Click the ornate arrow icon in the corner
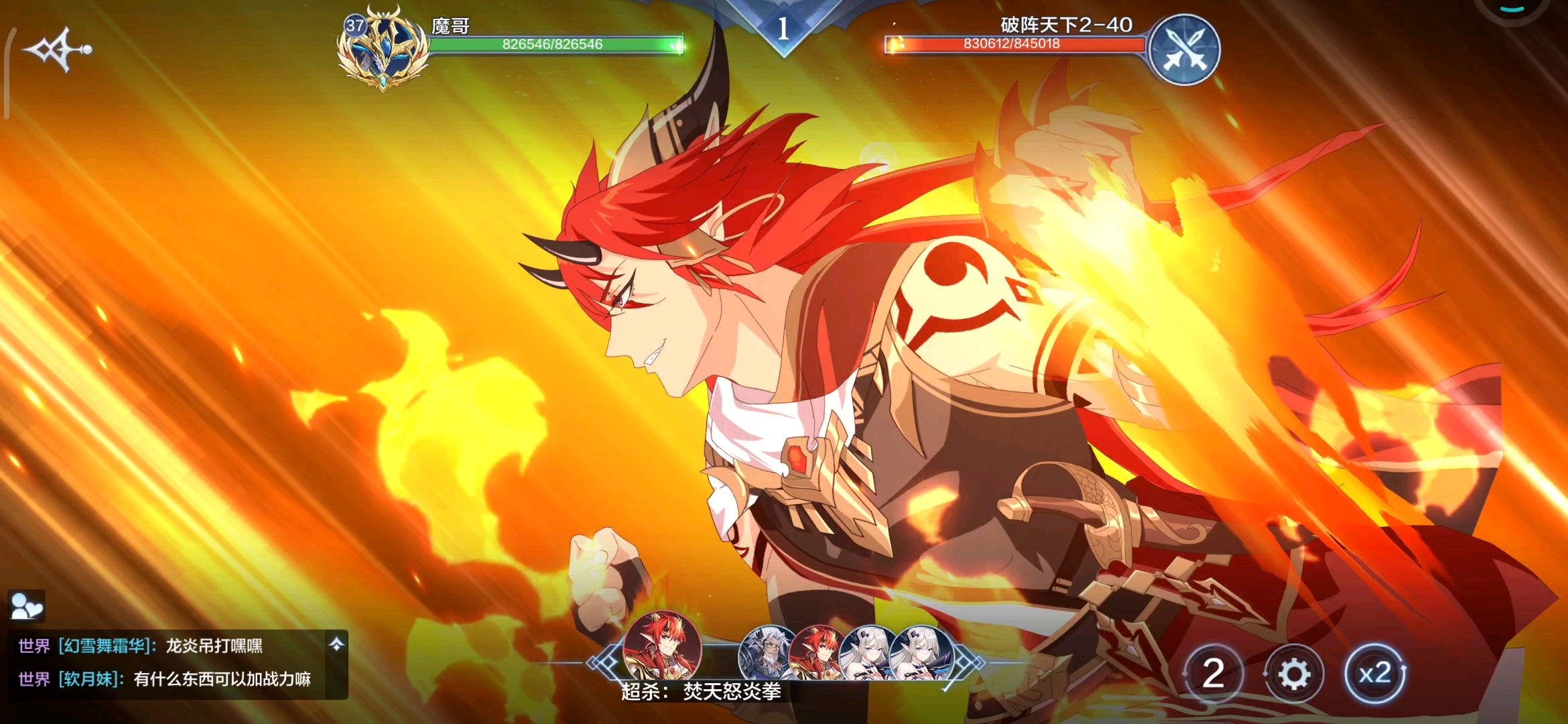The image size is (1568, 724). pyautogui.click(x=57, y=50)
